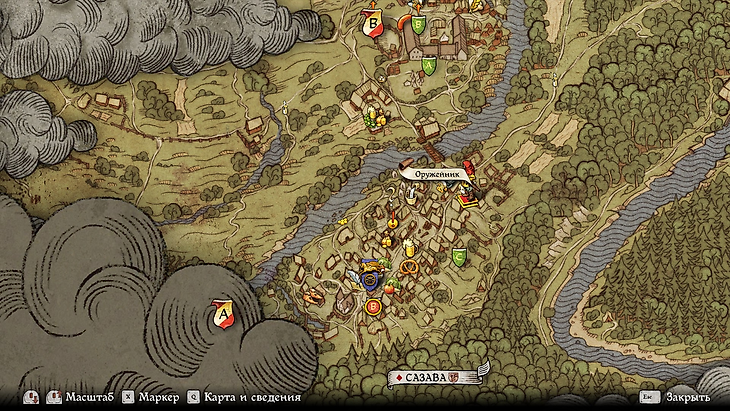This screenshot has height=411, width=730.
Task: Click the green C shield marker
Action: (x=459, y=256)
